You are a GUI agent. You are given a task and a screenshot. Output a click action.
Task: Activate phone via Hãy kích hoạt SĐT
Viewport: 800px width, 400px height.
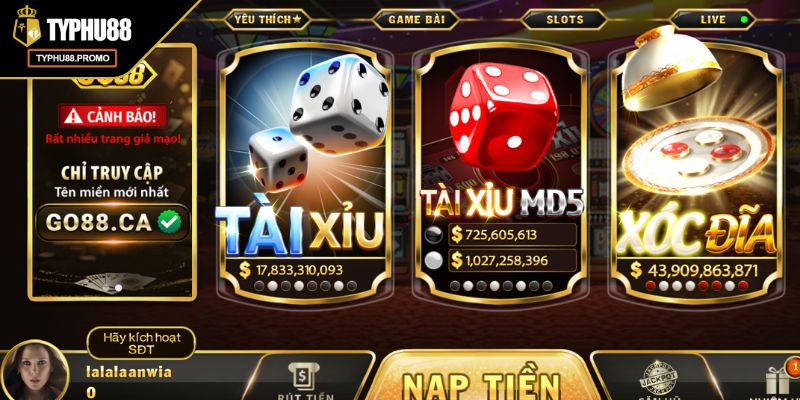tap(140, 343)
